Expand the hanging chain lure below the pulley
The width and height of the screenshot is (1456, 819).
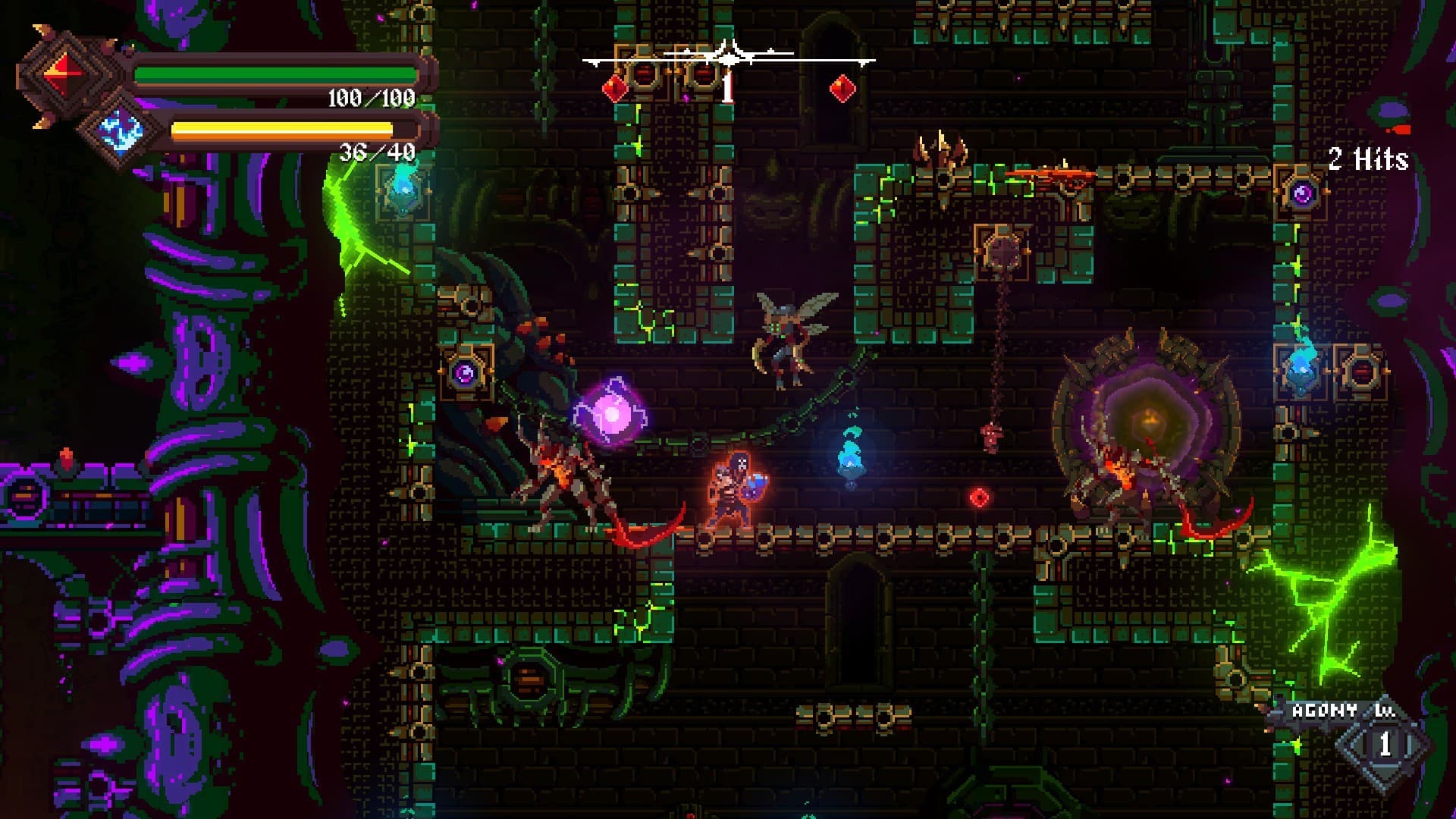click(x=992, y=440)
